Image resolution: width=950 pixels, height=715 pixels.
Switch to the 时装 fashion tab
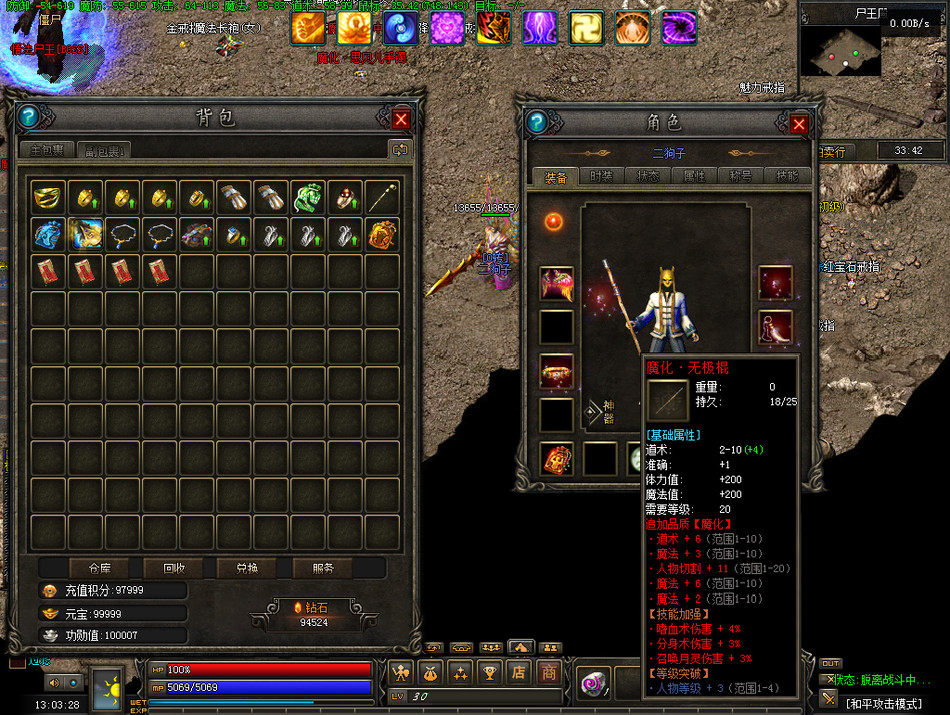tap(601, 176)
